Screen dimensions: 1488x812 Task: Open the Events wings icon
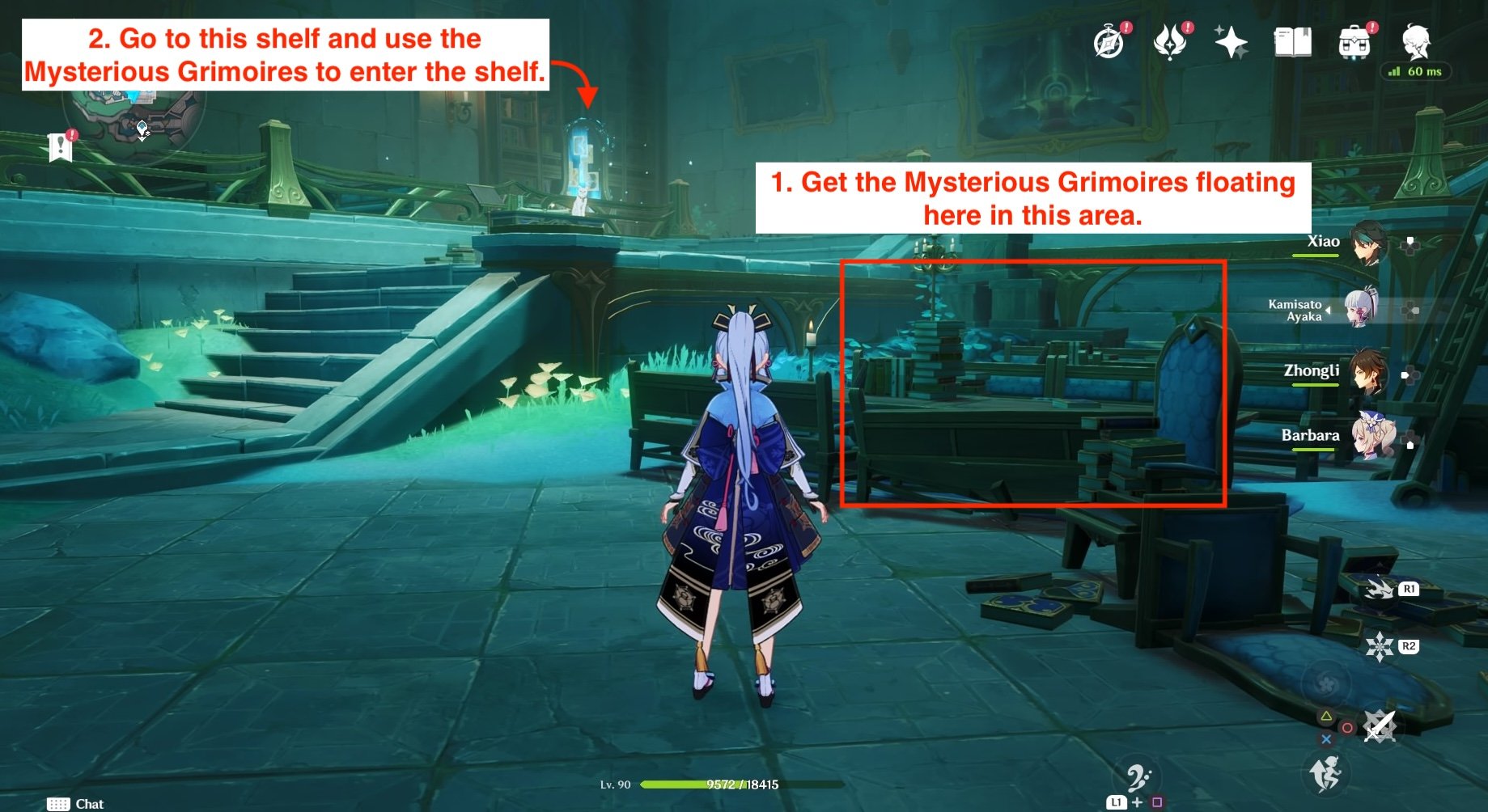1170,43
